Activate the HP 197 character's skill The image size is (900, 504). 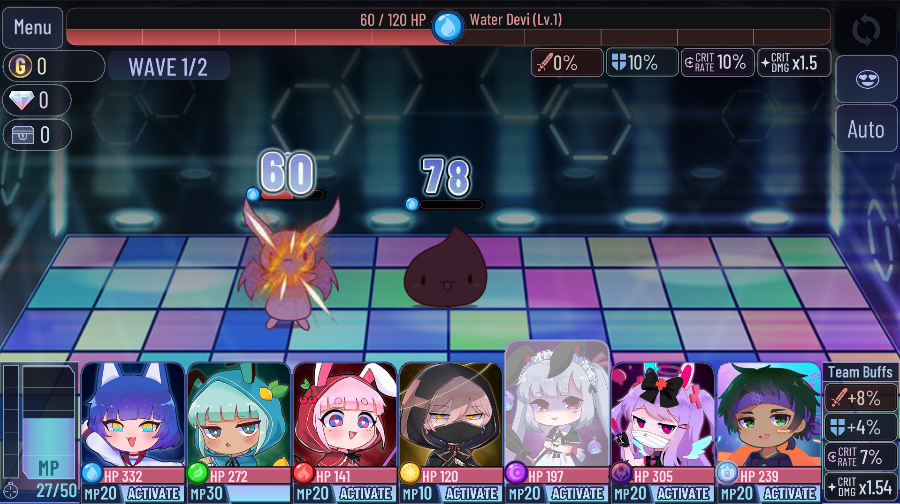point(579,494)
